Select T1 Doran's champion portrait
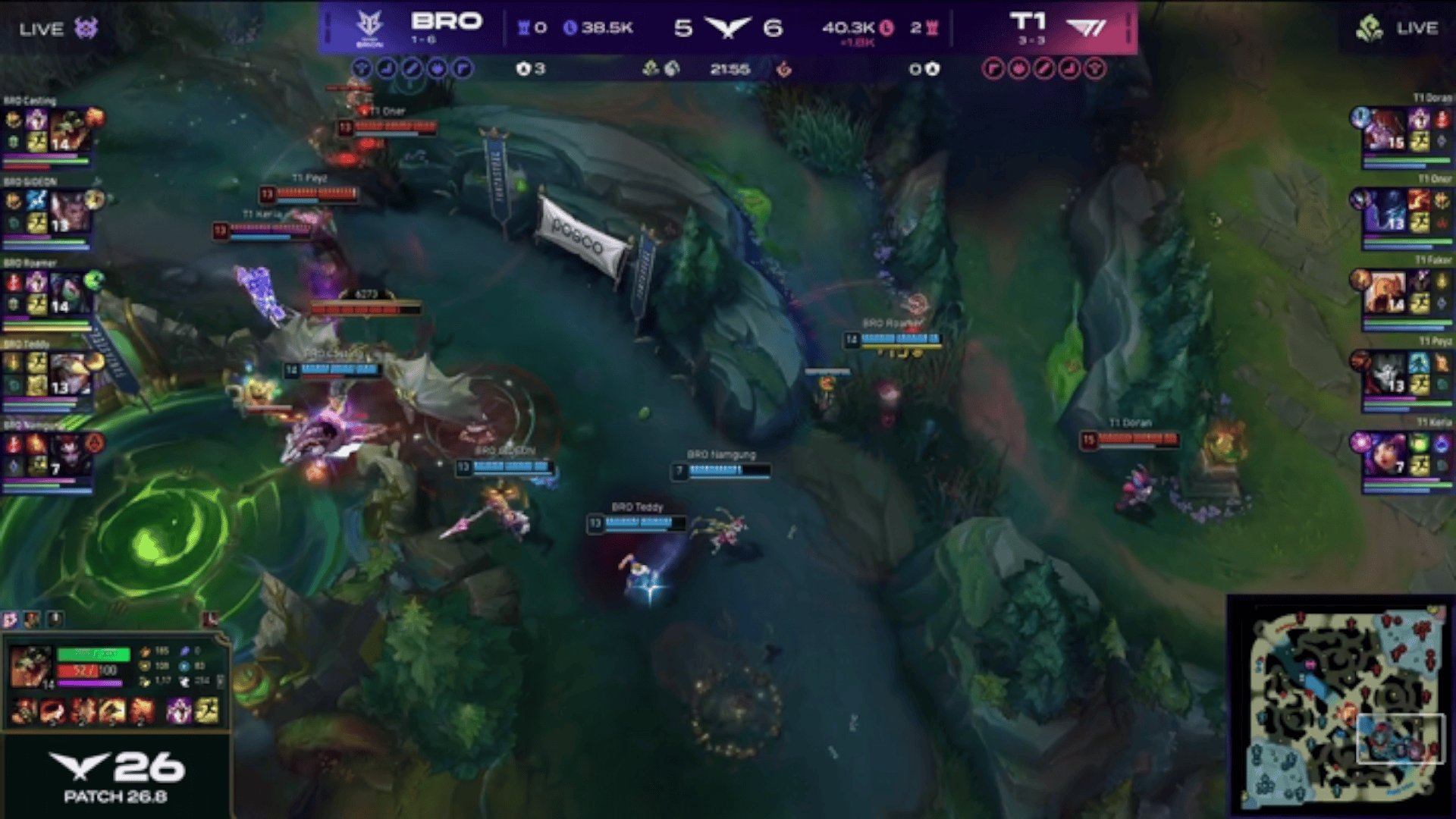Image resolution: width=1456 pixels, height=819 pixels. 1385,130
